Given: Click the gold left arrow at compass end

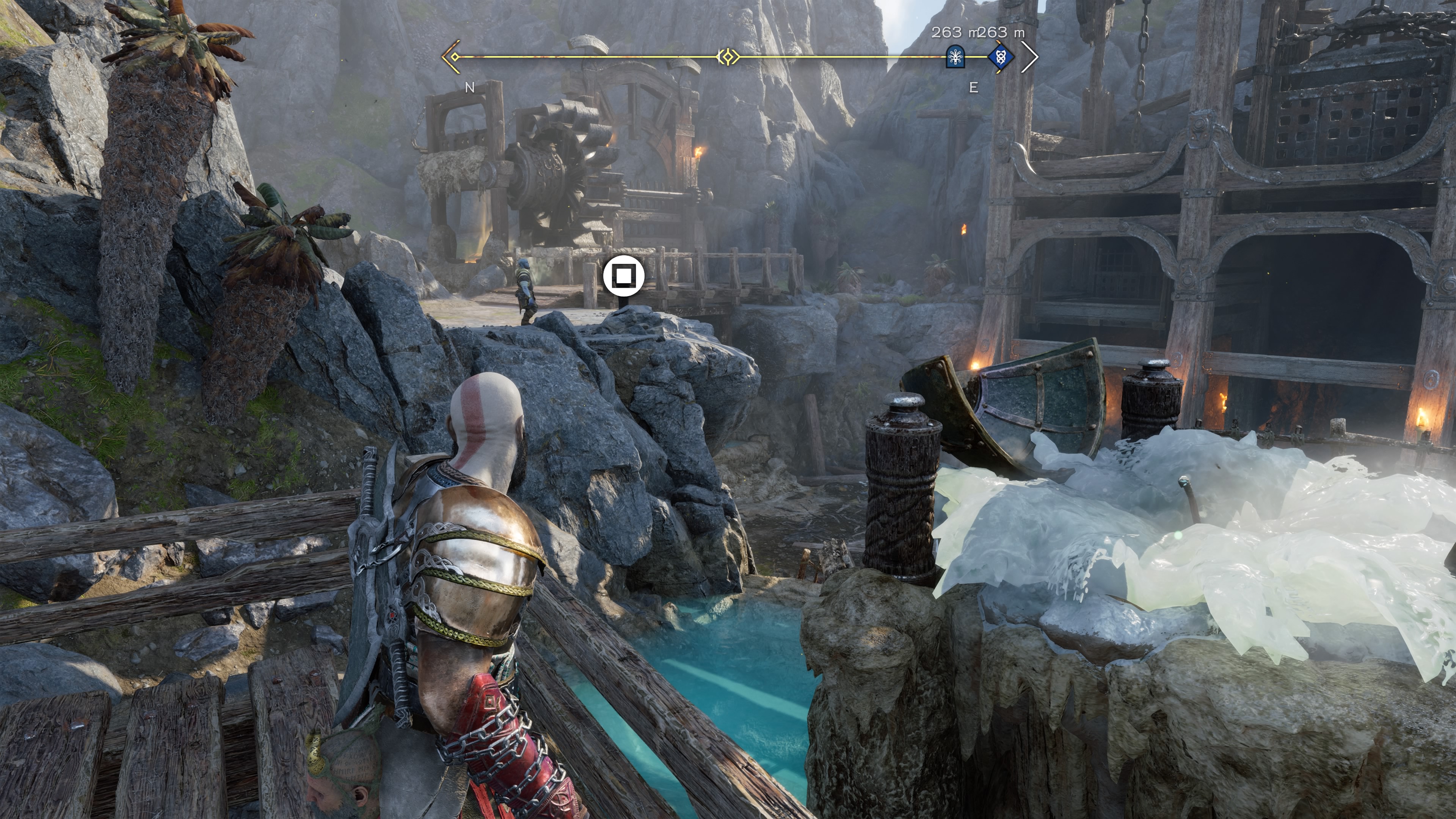Looking at the screenshot, I should 451,57.
